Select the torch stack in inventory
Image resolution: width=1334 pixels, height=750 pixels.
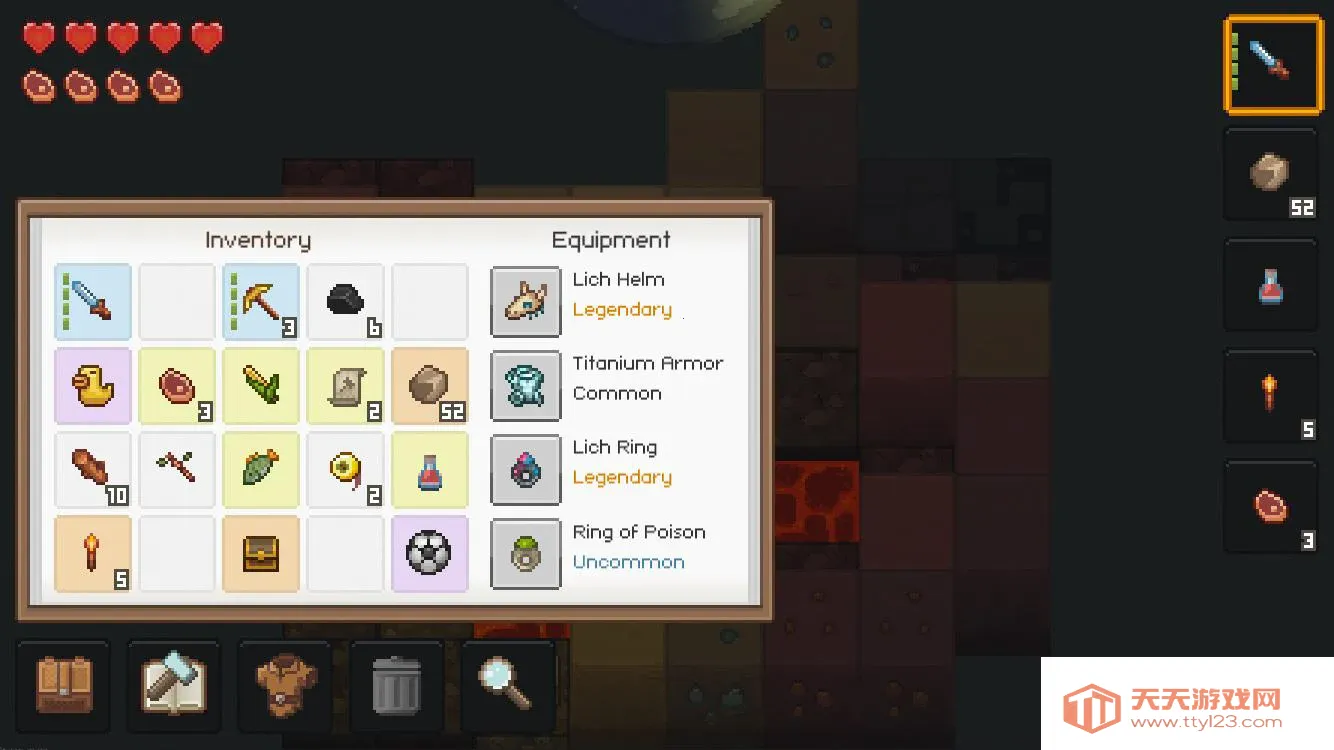coord(93,553)
